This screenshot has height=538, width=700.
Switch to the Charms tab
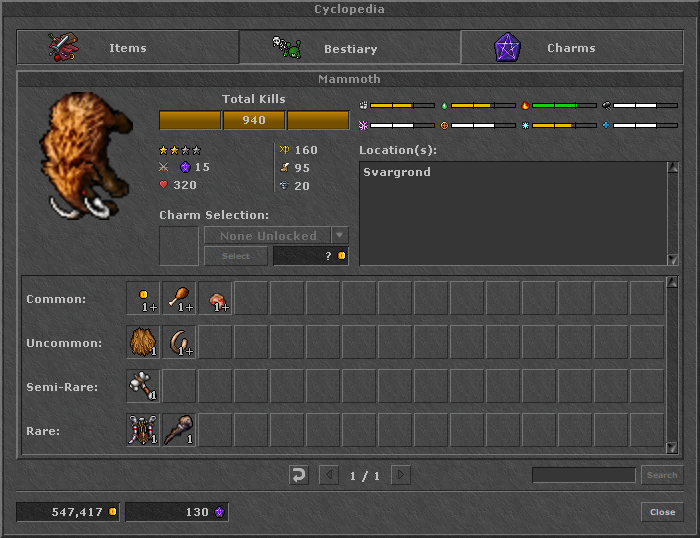click(x=571, y=47)
